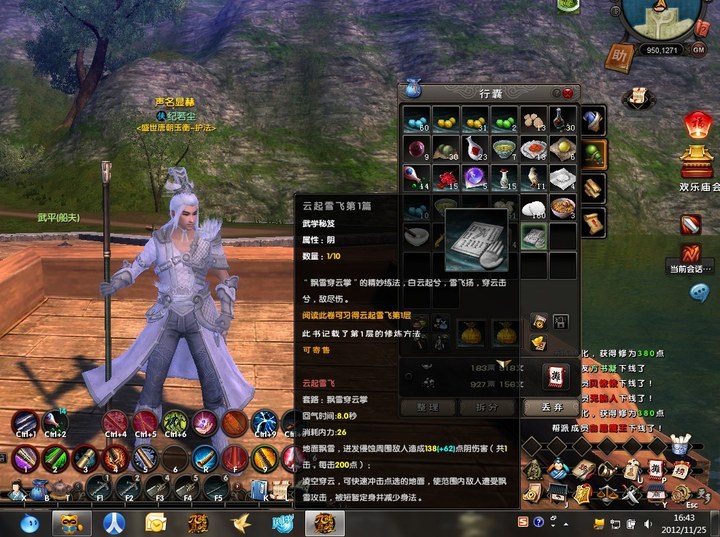Close the 行囊 bag window
The image size is (720, 537).
click(x=568, y=93)
